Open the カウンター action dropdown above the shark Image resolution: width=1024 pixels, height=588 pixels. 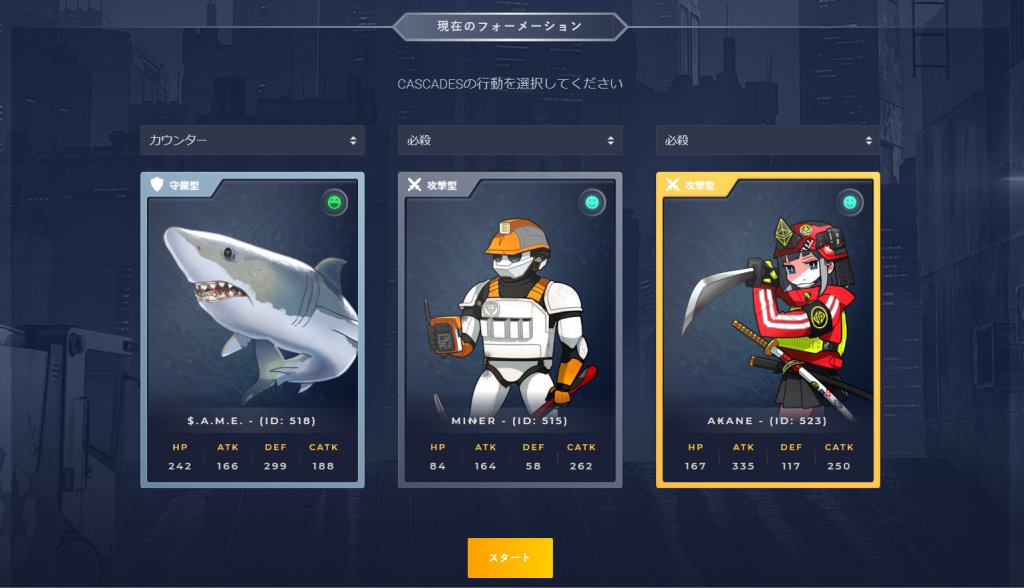click(x=252, y=140)
